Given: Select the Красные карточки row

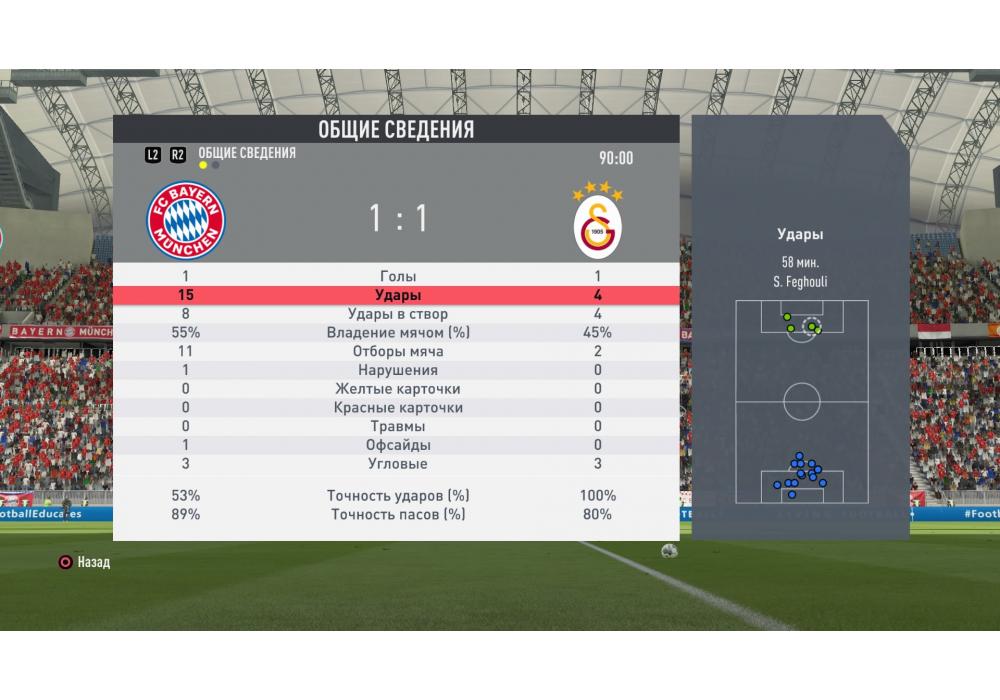Looking at the screenshot, I should (397, 408).
